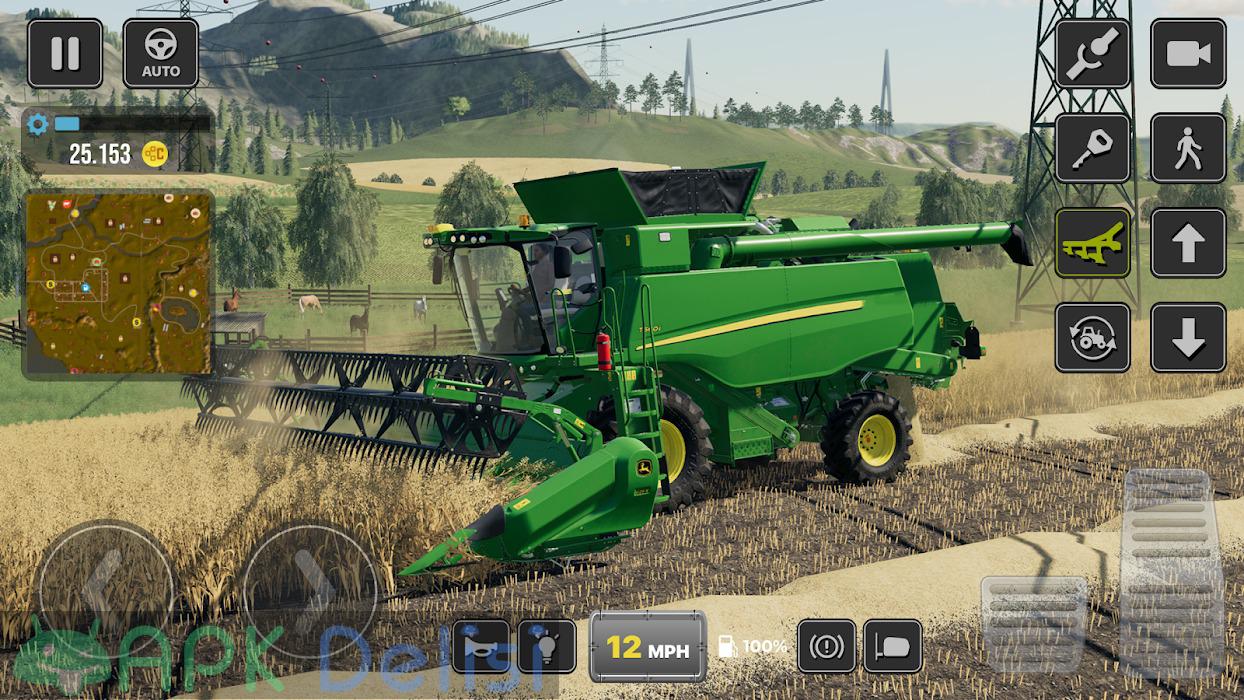Toggle the engine with the key button
The width and height of the screenshot is (1244, 700).
click(1092, 148)
